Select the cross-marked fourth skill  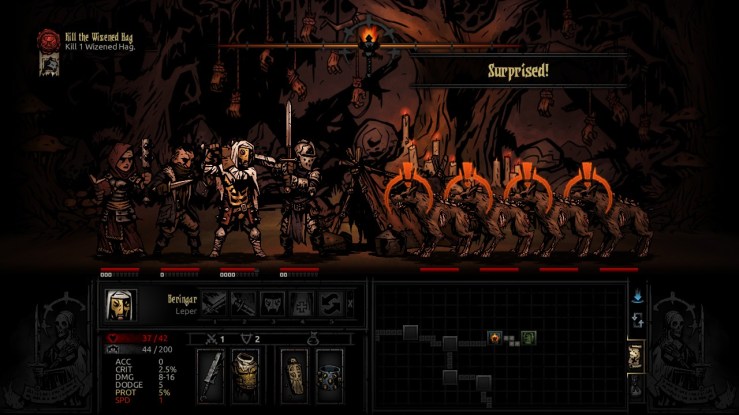[301, 303]
